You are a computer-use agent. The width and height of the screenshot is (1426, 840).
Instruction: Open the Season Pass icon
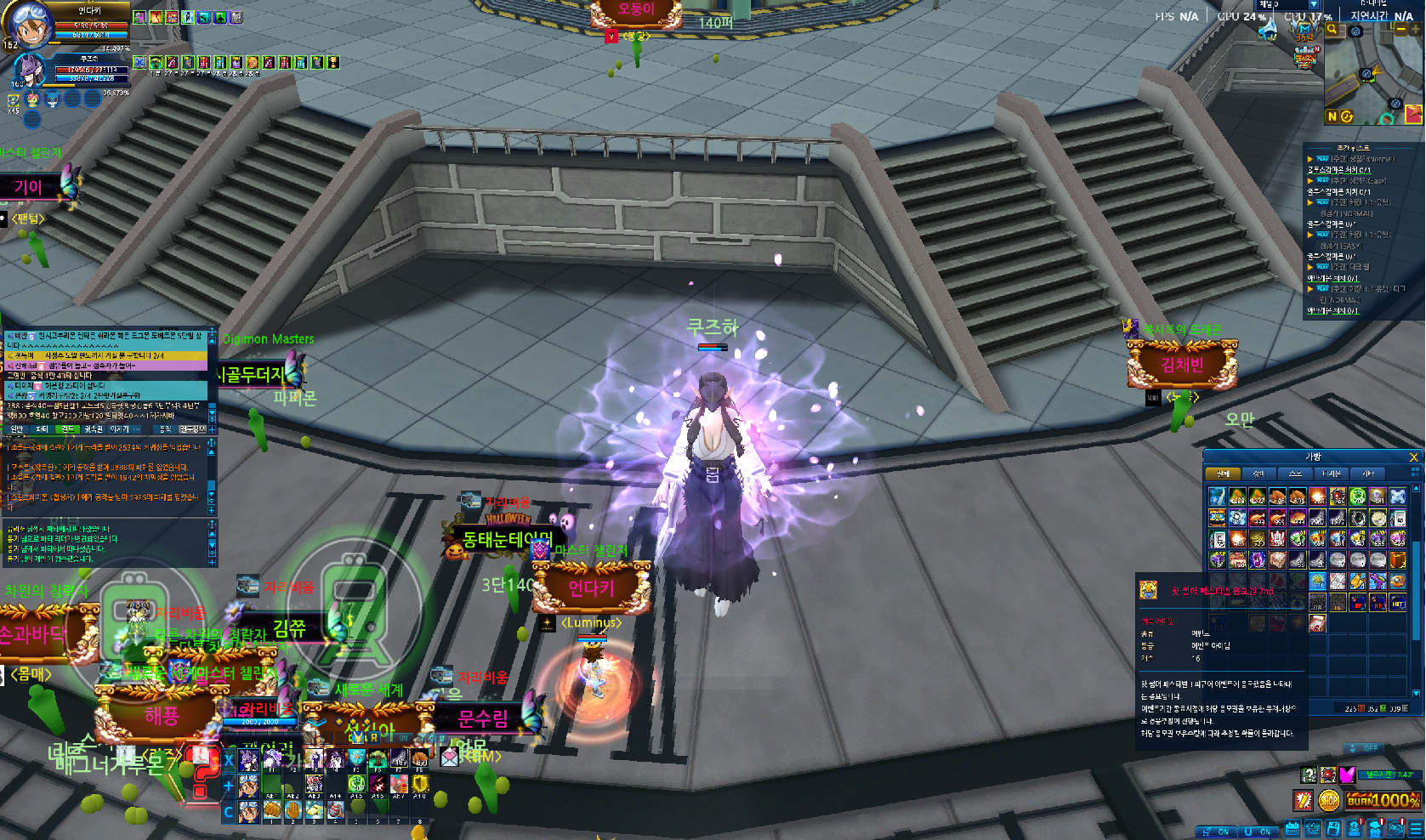point(1304,60)
